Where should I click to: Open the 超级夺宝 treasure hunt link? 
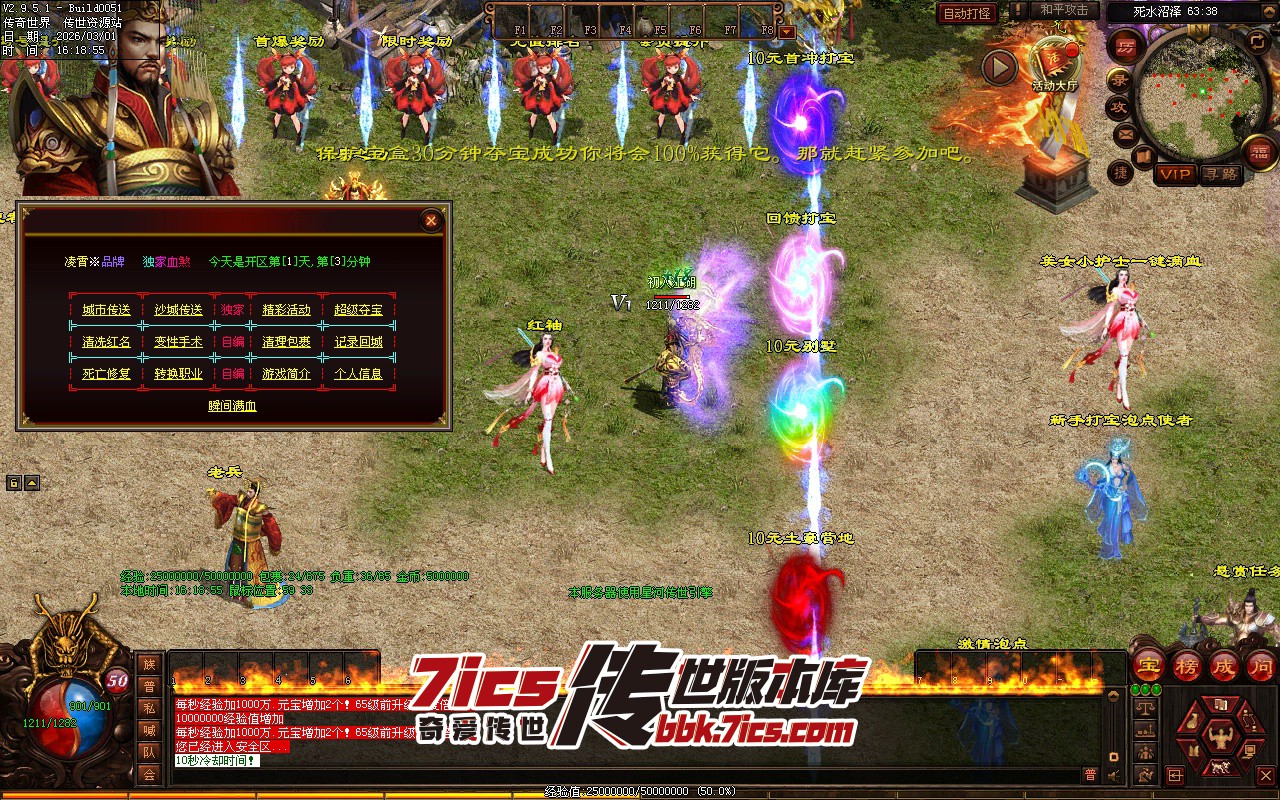pos(358,310)
